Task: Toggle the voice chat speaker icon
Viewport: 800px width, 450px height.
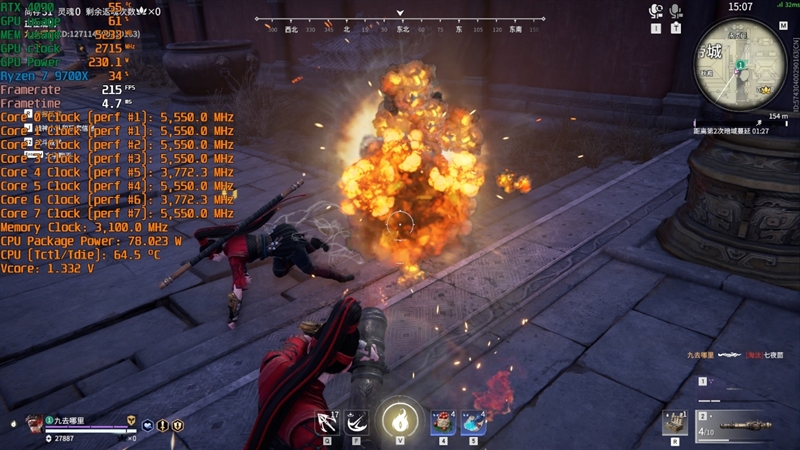Action: [x=657, y=11]
